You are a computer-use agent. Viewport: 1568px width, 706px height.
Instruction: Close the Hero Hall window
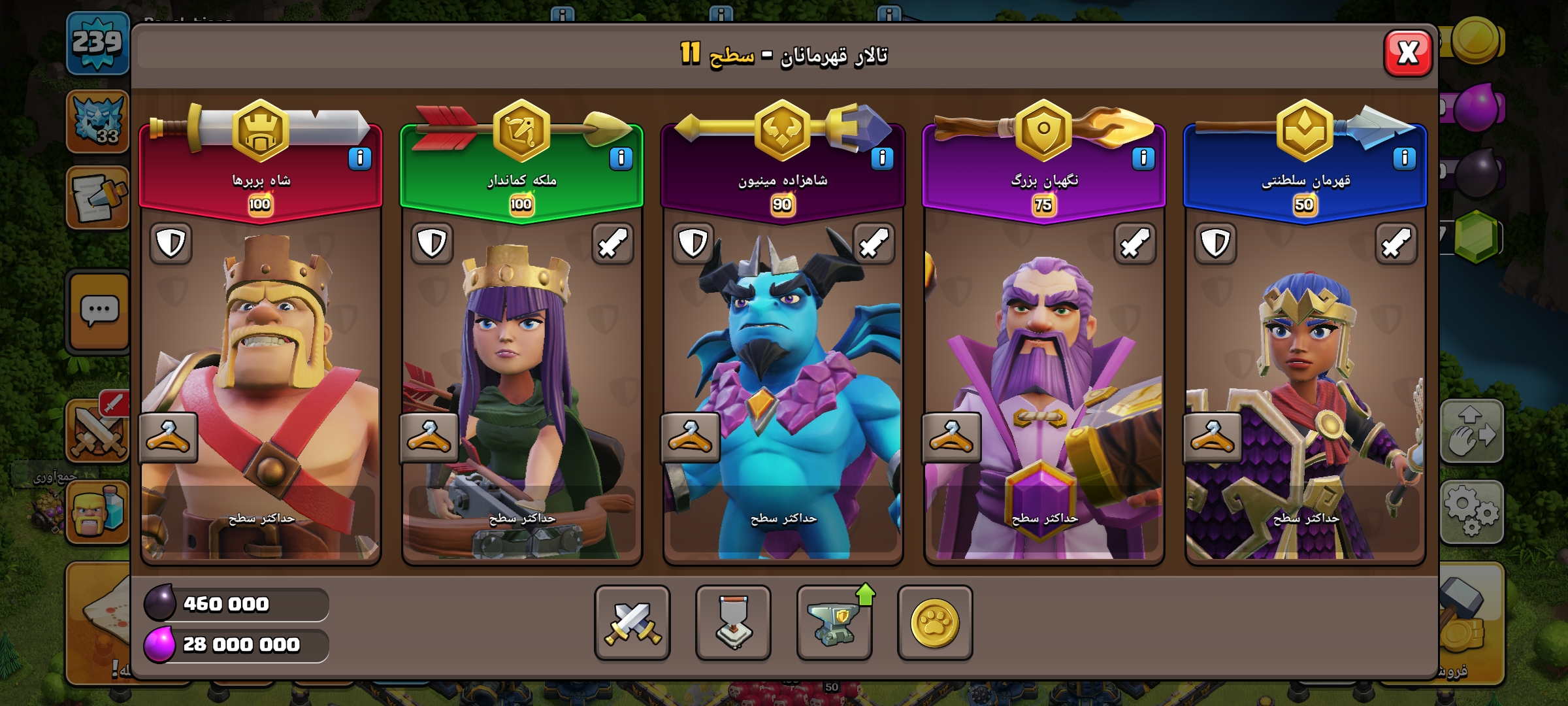[1408, 53]
